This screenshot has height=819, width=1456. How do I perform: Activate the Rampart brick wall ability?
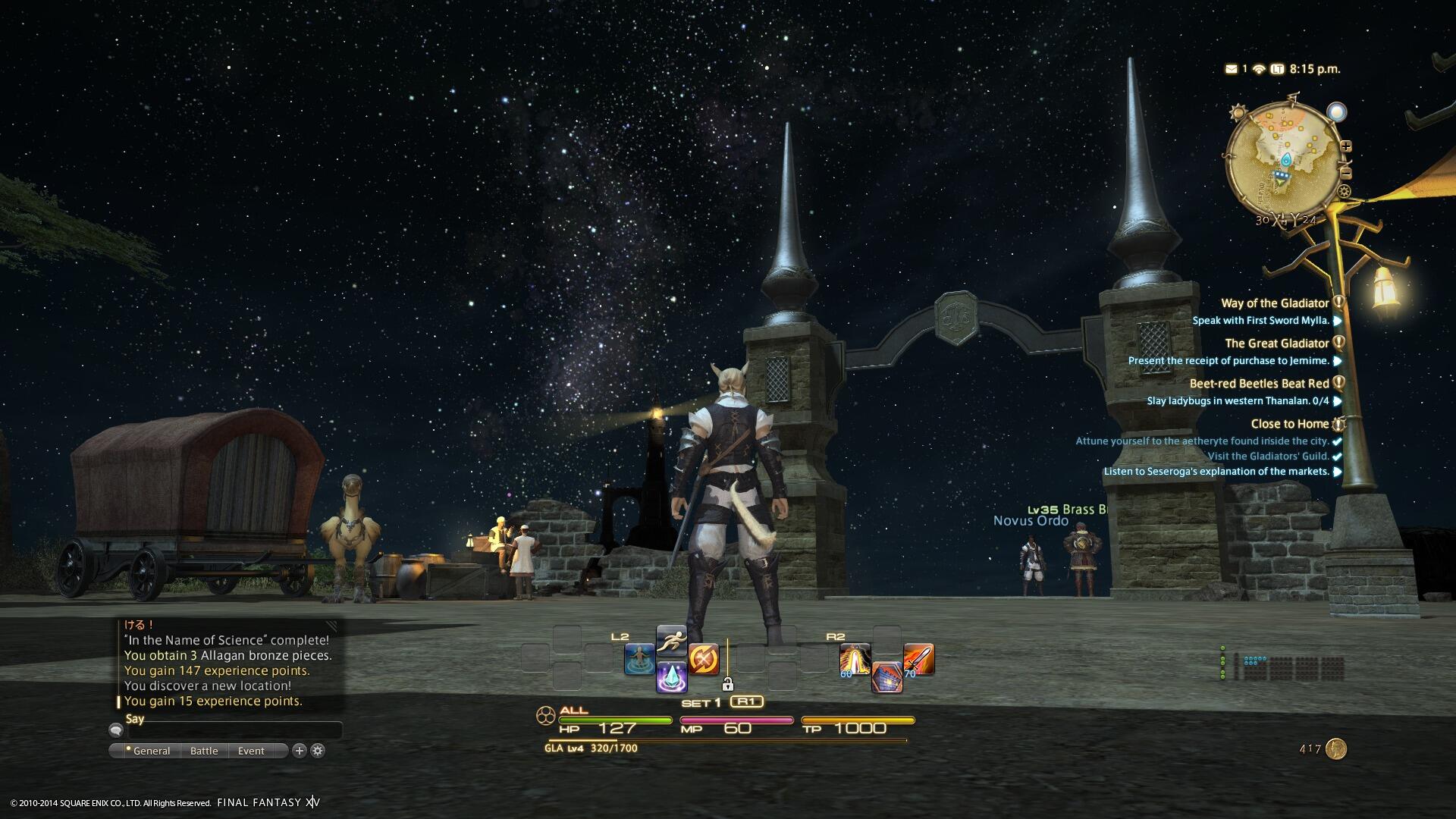tap(886, 676)
